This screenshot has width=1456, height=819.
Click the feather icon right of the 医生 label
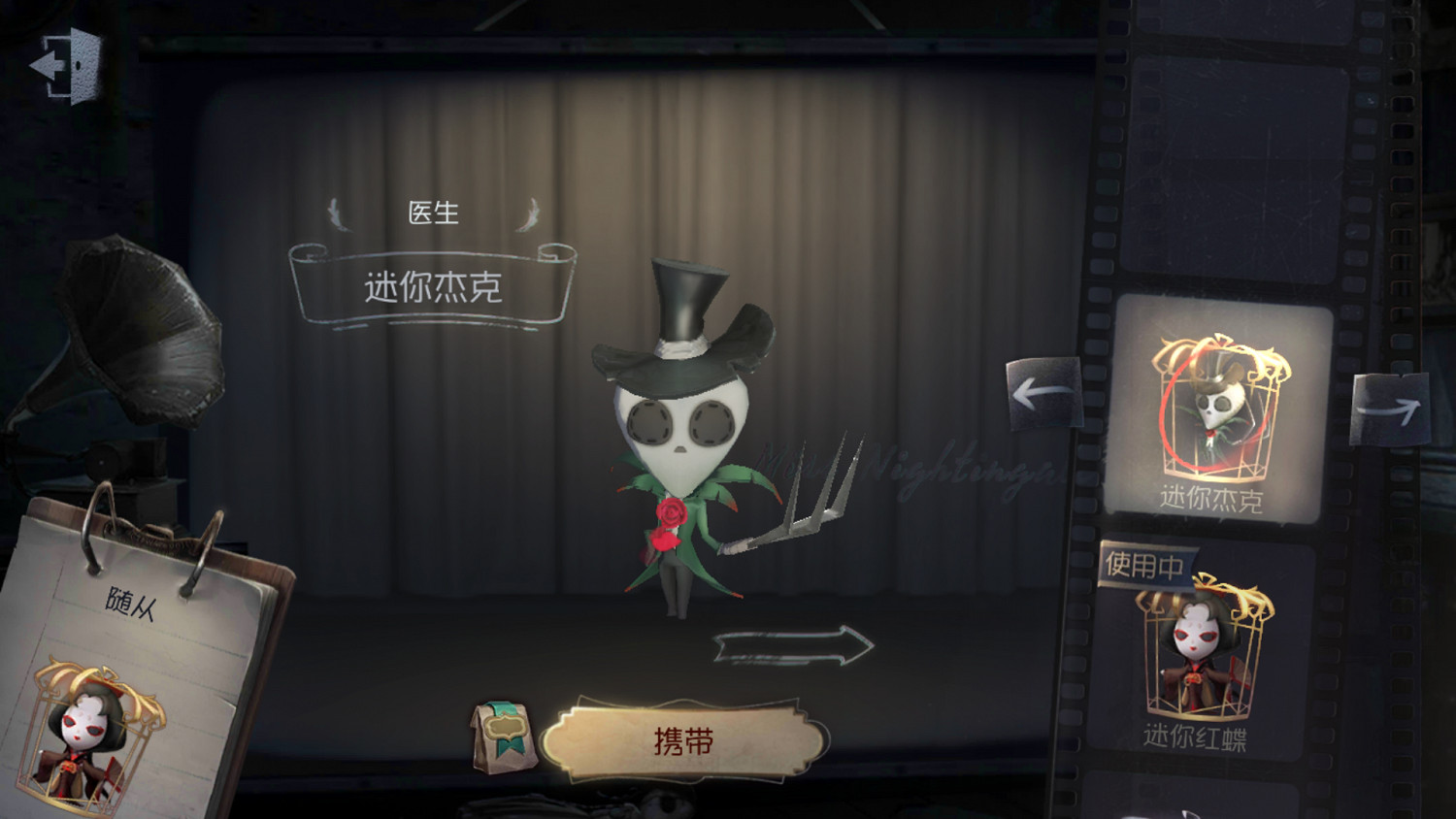pos(529,213)
